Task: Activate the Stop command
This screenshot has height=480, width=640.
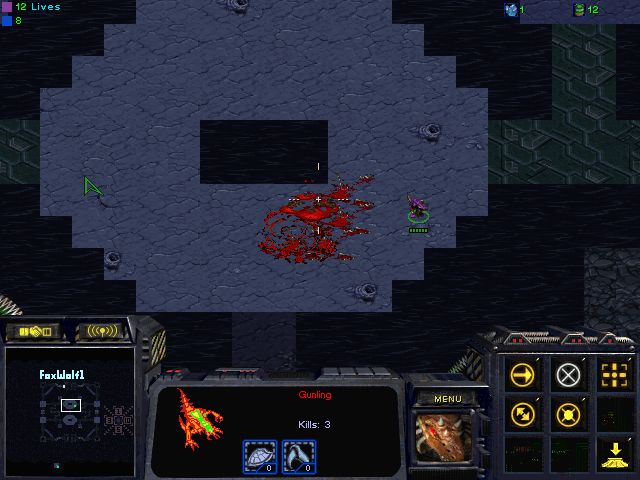Action: [568, 375]
